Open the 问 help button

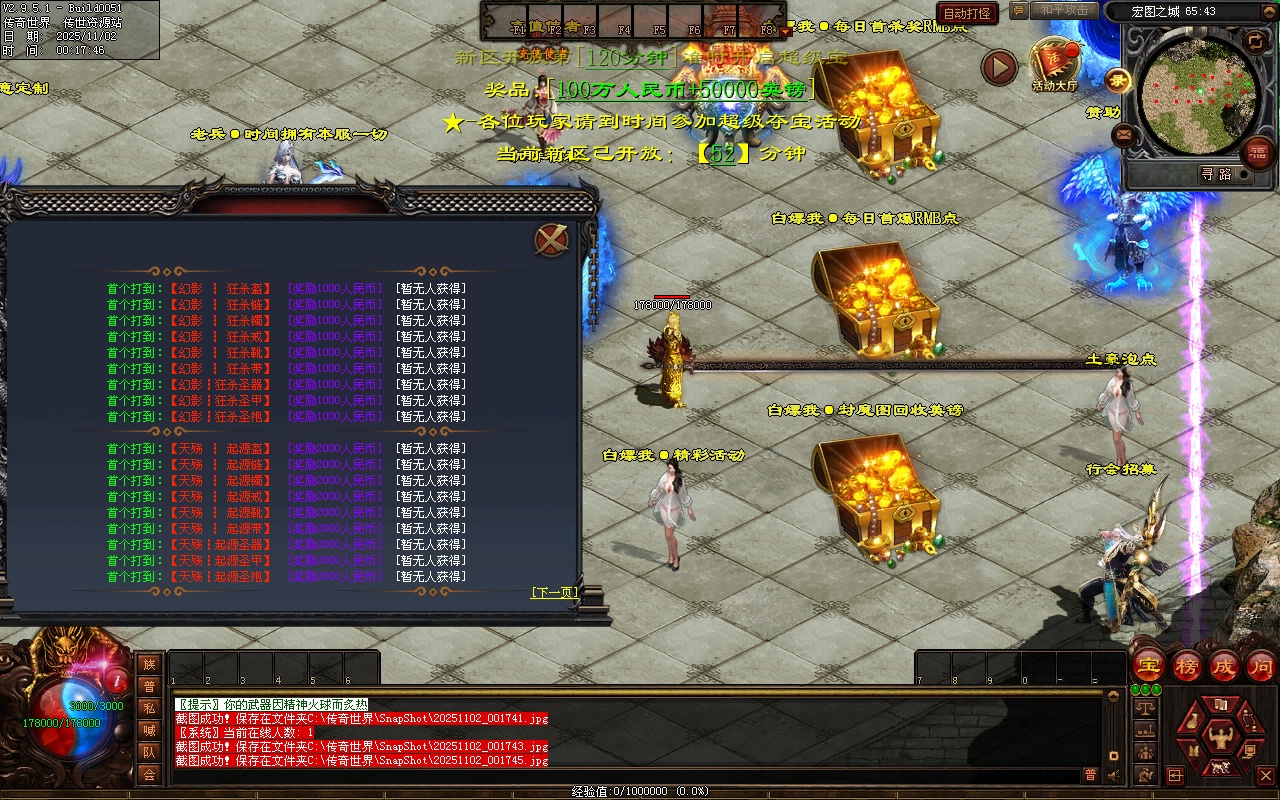(x=1261, y=665)
